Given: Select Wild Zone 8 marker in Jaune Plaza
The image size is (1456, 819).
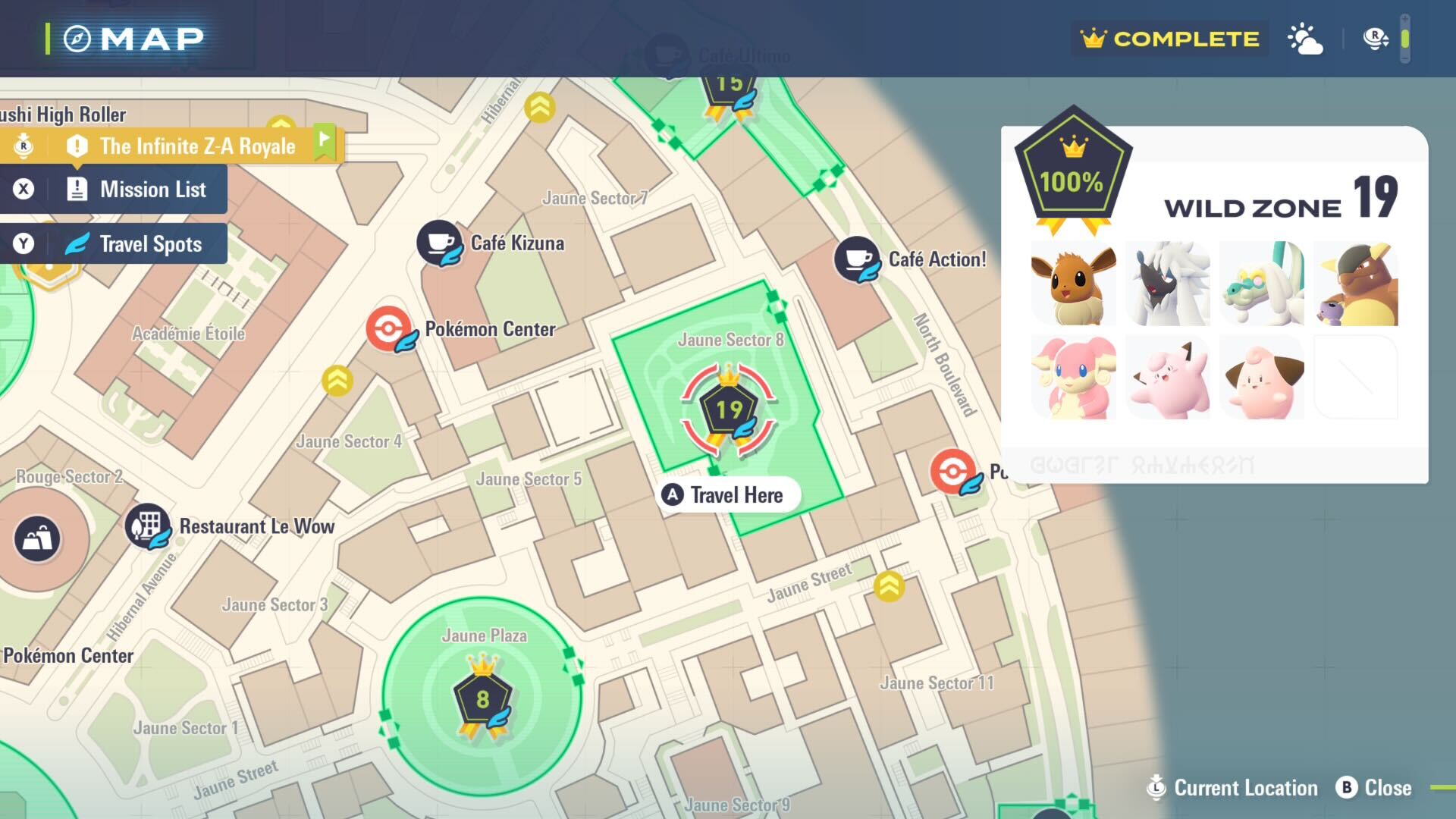Looking at the screenshot, I should click(x=483, y=699).
